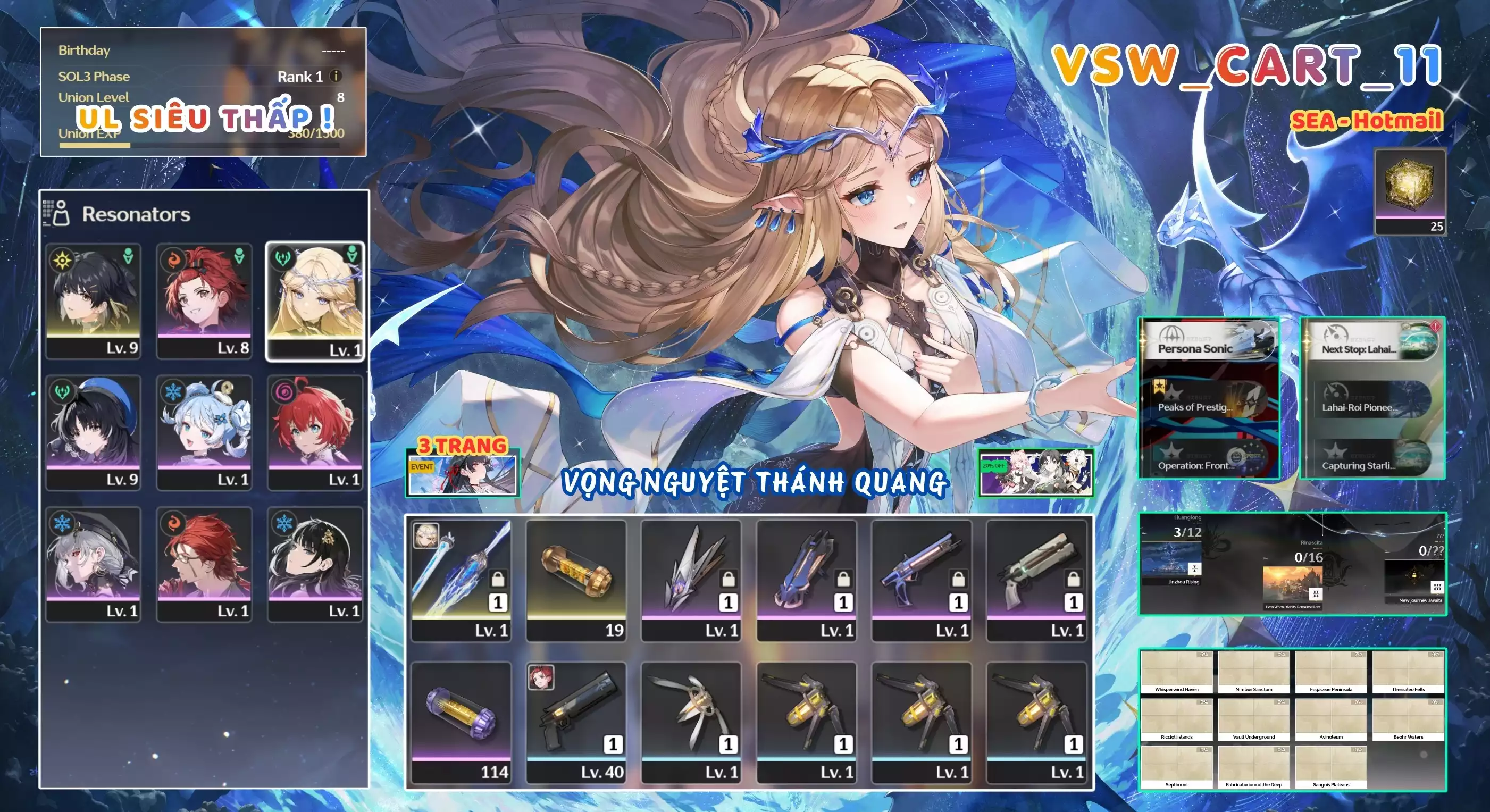Toggle the lock on the Lv.1 gauntlets

click(x=843, y=580)
